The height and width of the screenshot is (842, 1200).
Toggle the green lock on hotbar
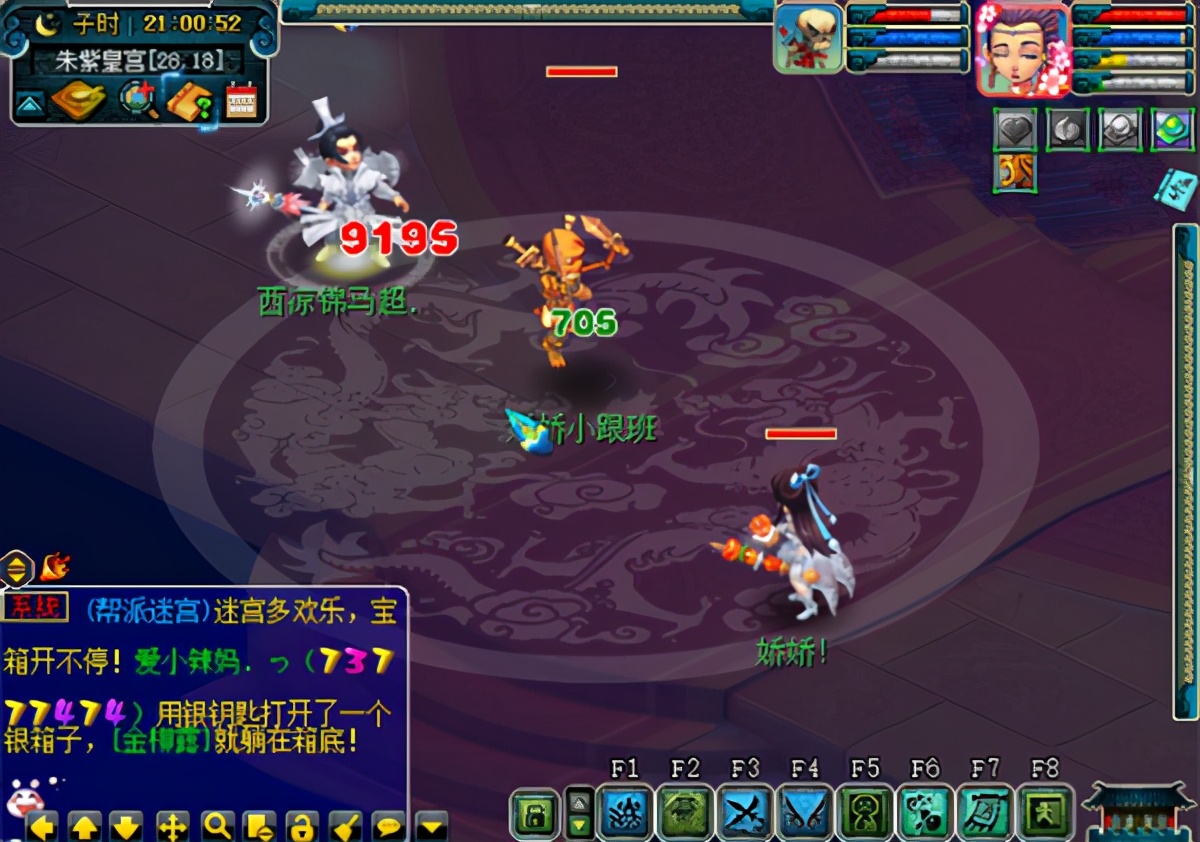click(x=535, y=814)
